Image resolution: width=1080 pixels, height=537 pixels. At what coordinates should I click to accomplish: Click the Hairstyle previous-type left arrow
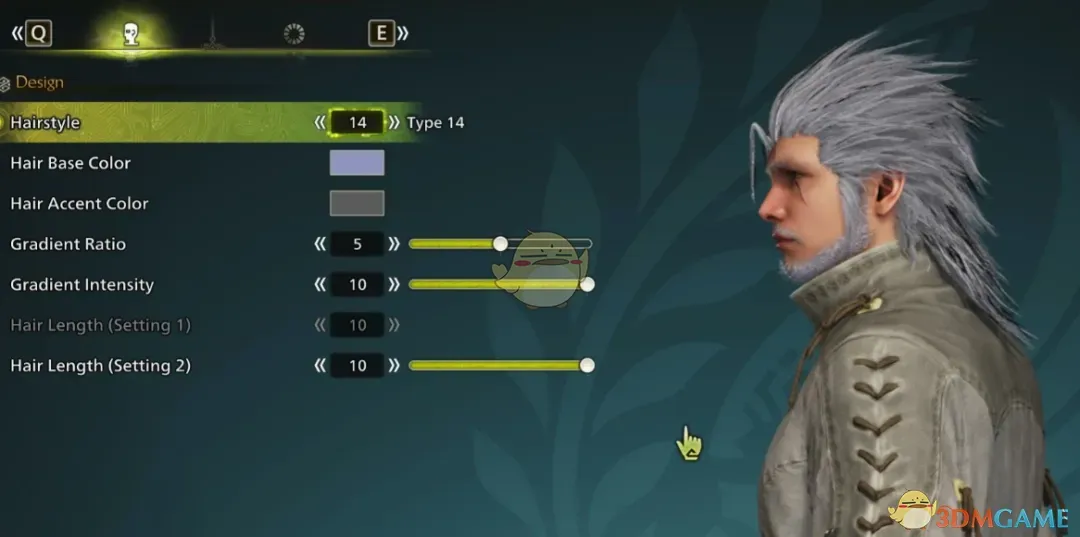tap(320, 123)
